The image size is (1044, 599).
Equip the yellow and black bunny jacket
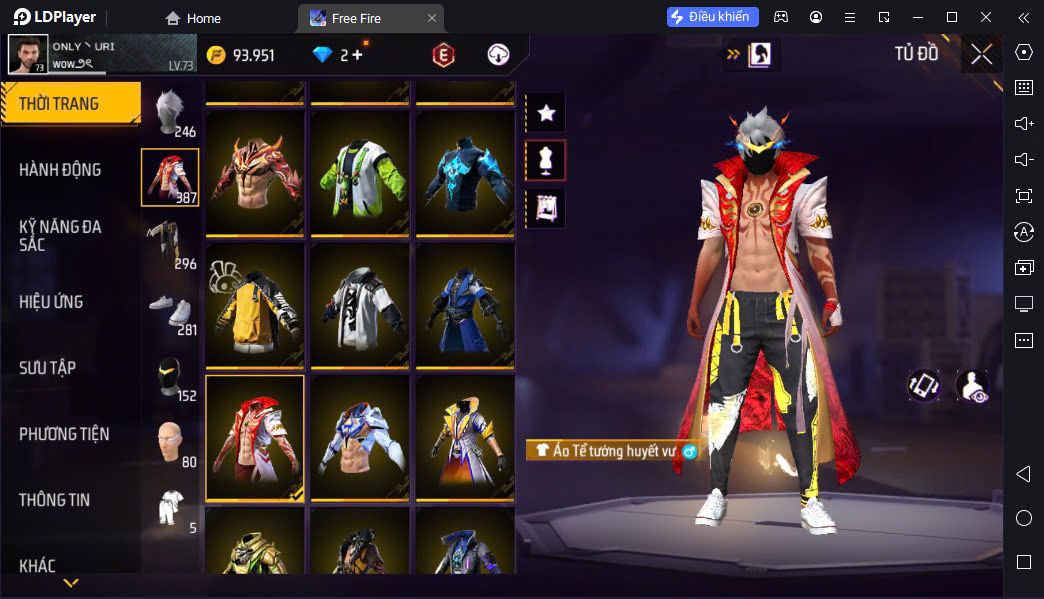[255, 305]
